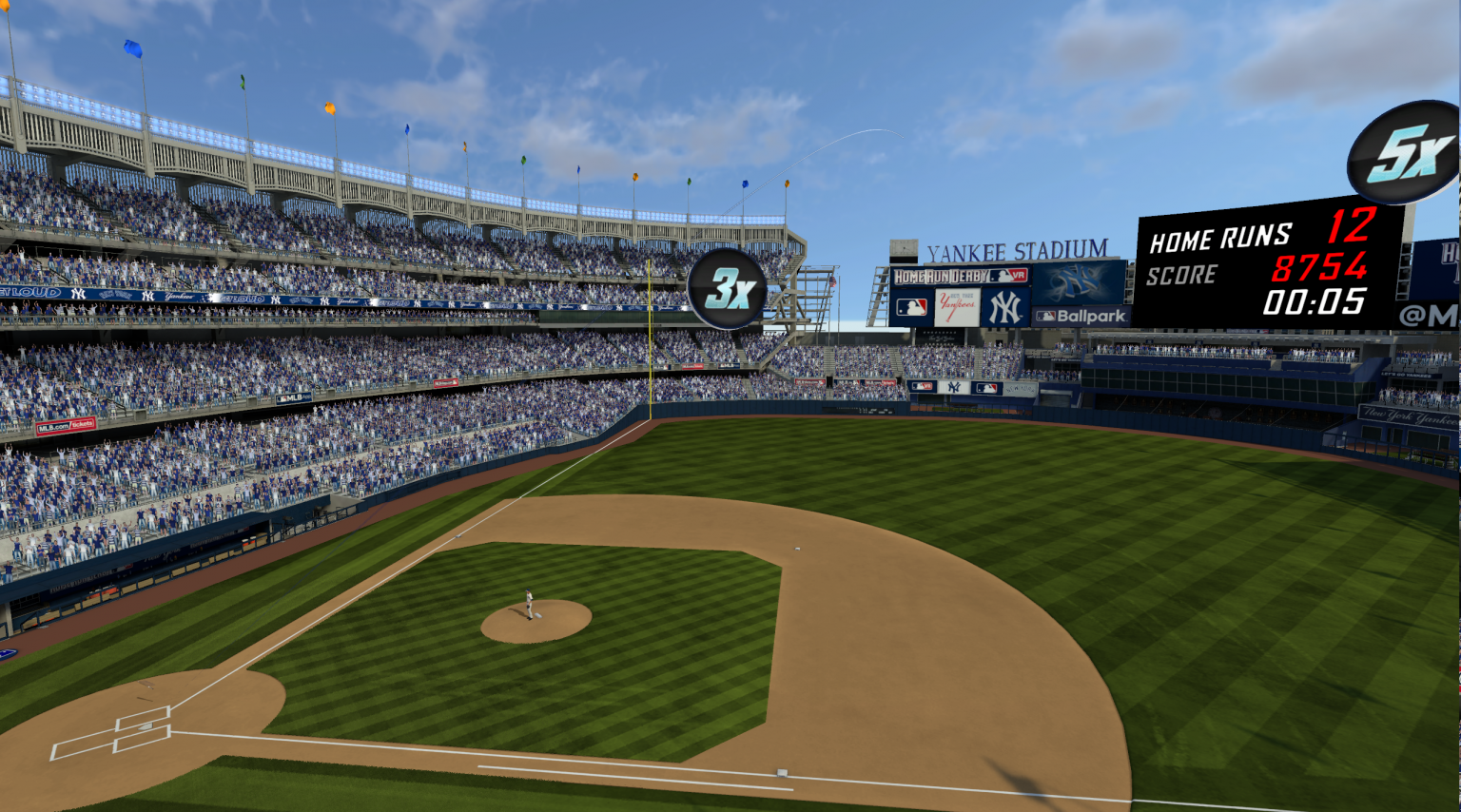Click the MLB logo on the scoreboard wall
The width and height of the screenshot is (1461, 812).
click(910, 305)
